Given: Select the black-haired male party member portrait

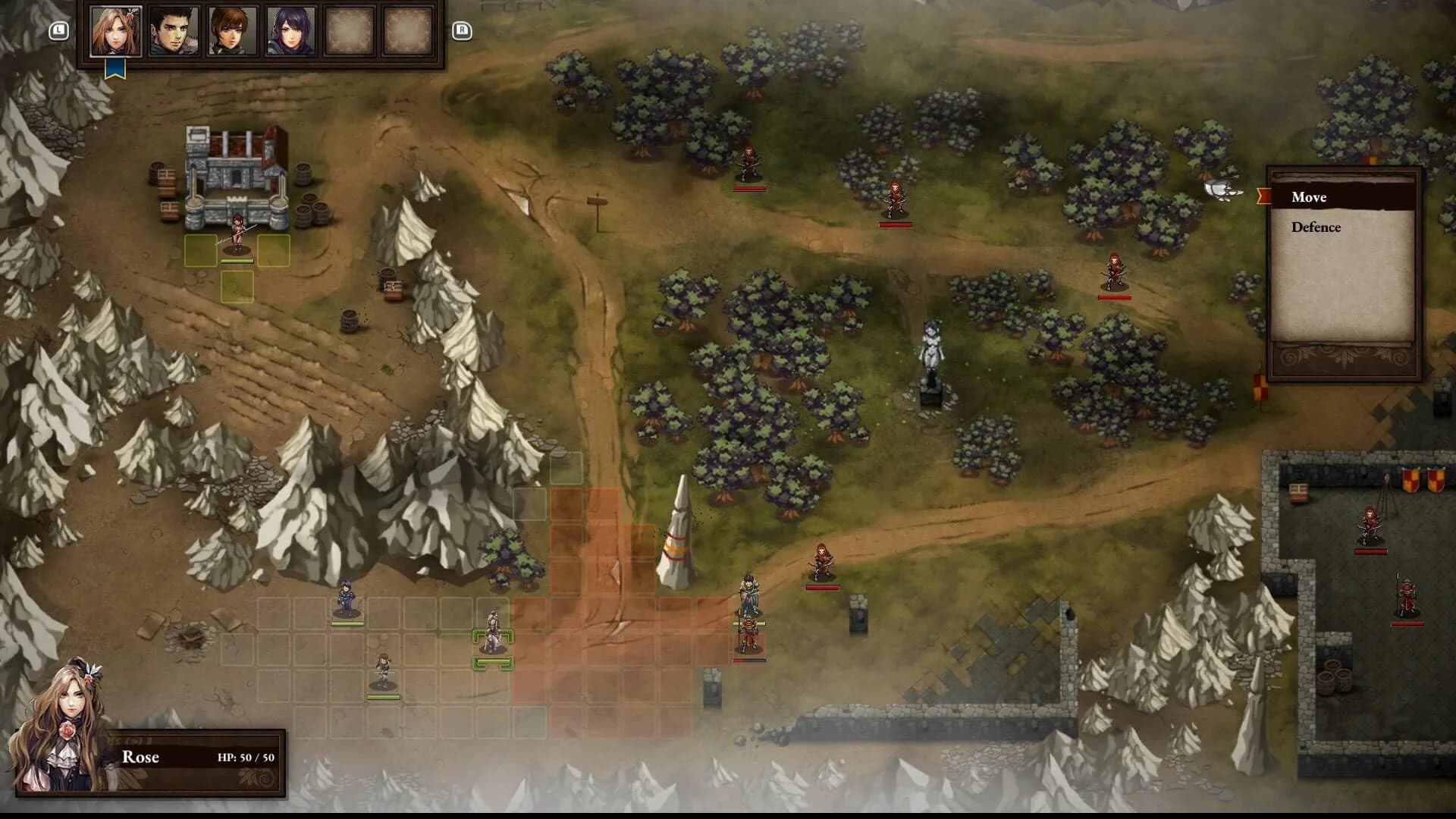Looking at the screenshot, I should 174,32.
